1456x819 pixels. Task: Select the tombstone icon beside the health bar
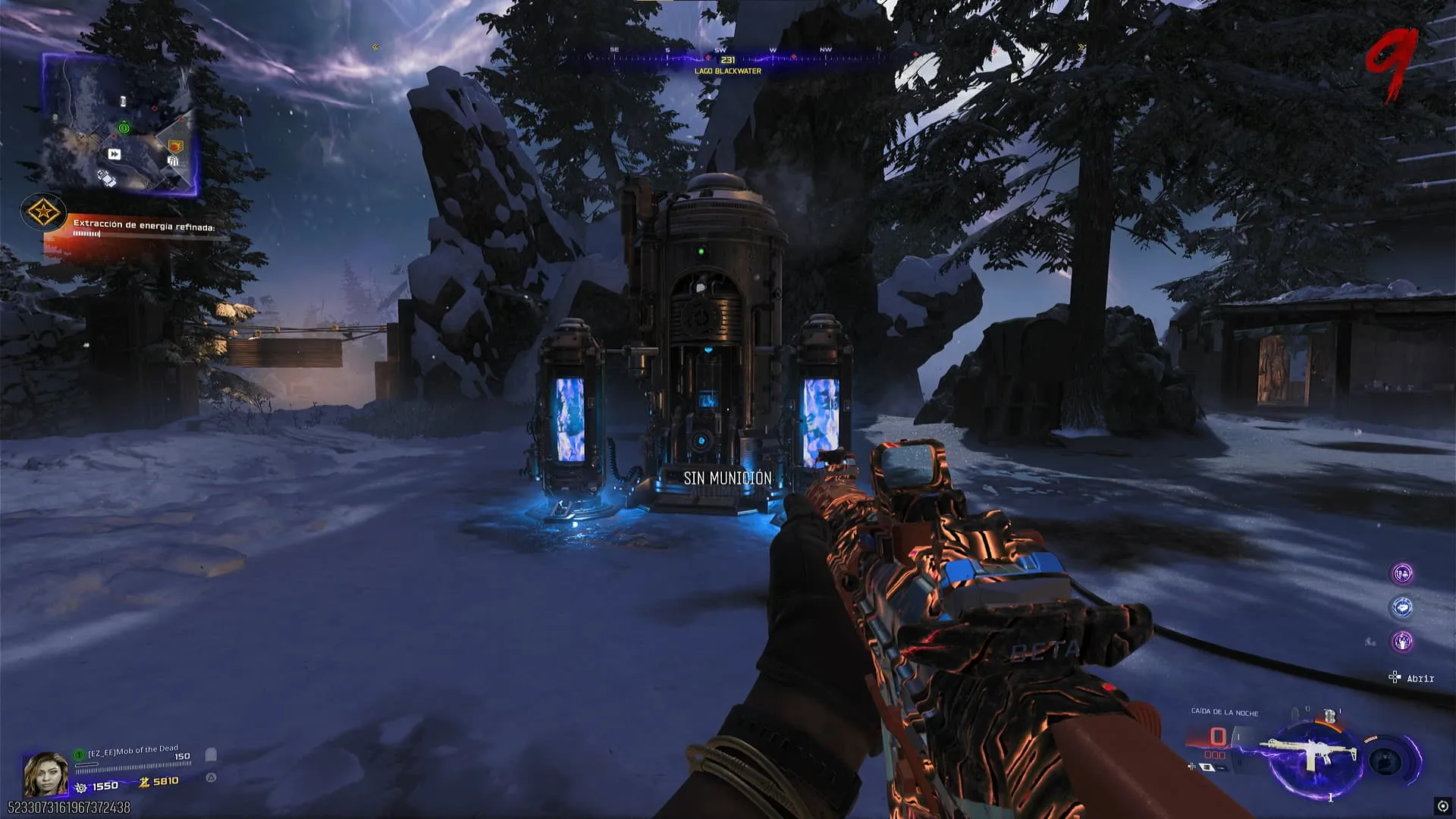click(x=212, y=755)
